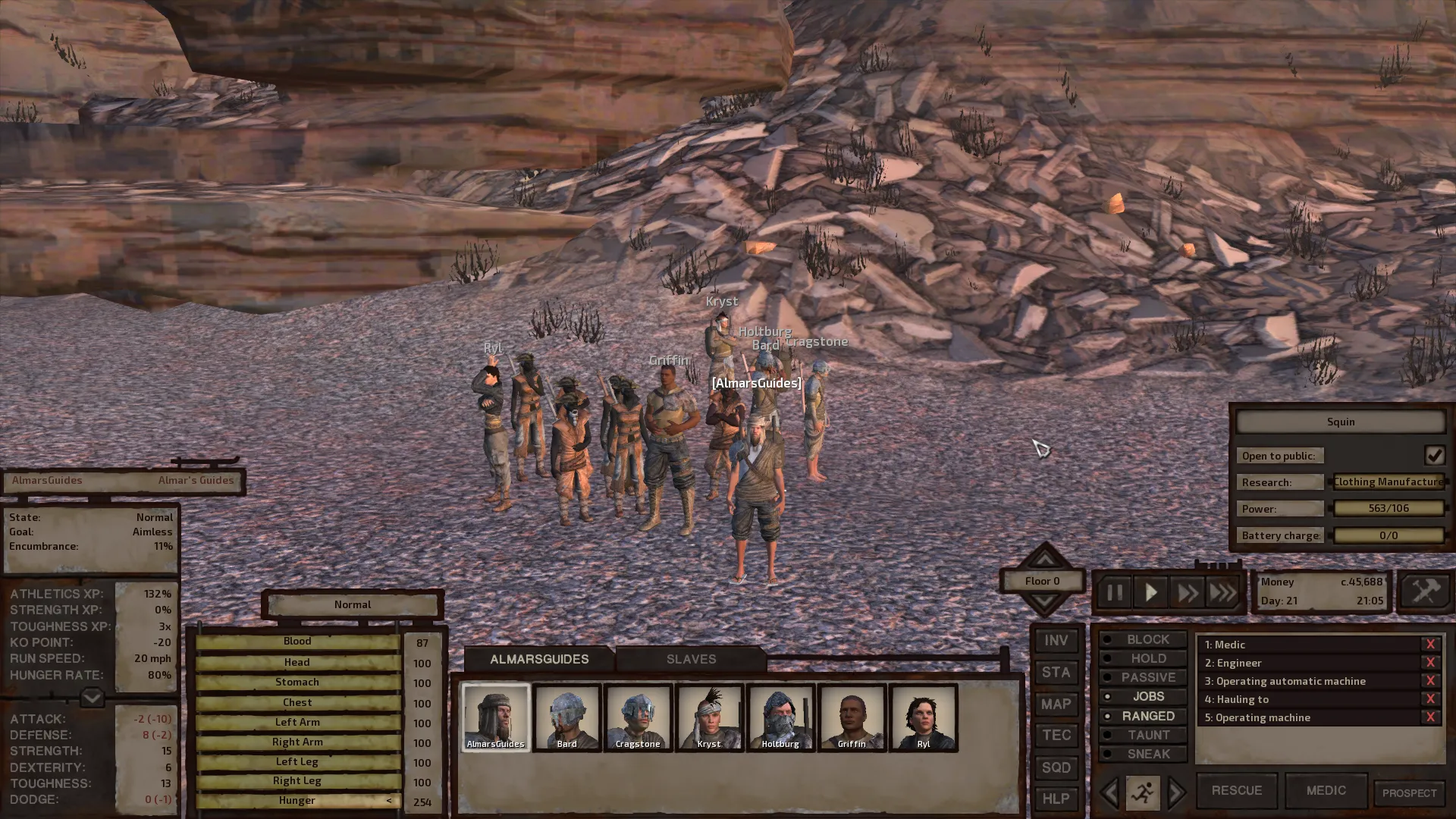Screen dimensions: 1456x819
Task: Activate the RESCUE order
Action: [x=1236, y=790]
